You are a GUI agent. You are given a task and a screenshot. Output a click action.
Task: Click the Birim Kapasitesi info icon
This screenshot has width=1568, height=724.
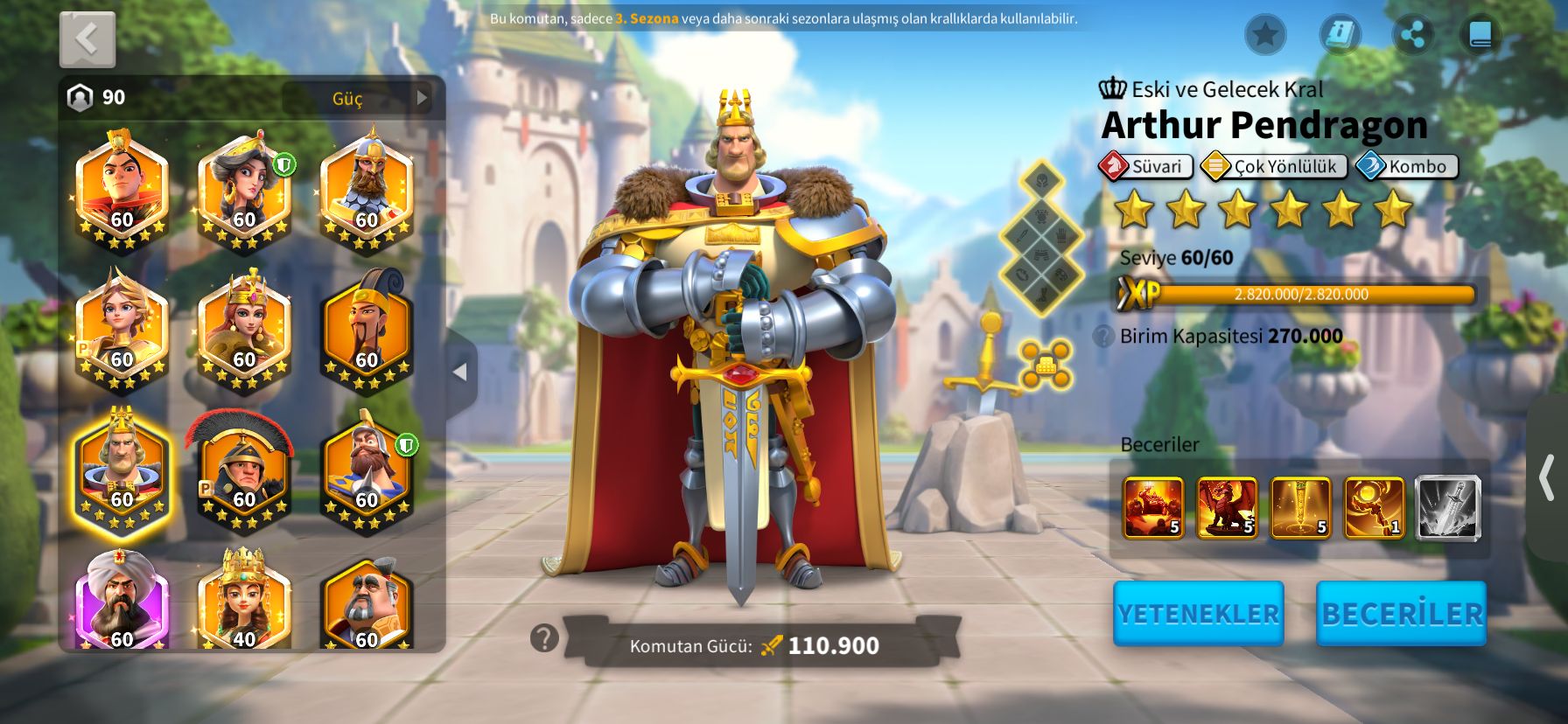[x=1103, y=337]
